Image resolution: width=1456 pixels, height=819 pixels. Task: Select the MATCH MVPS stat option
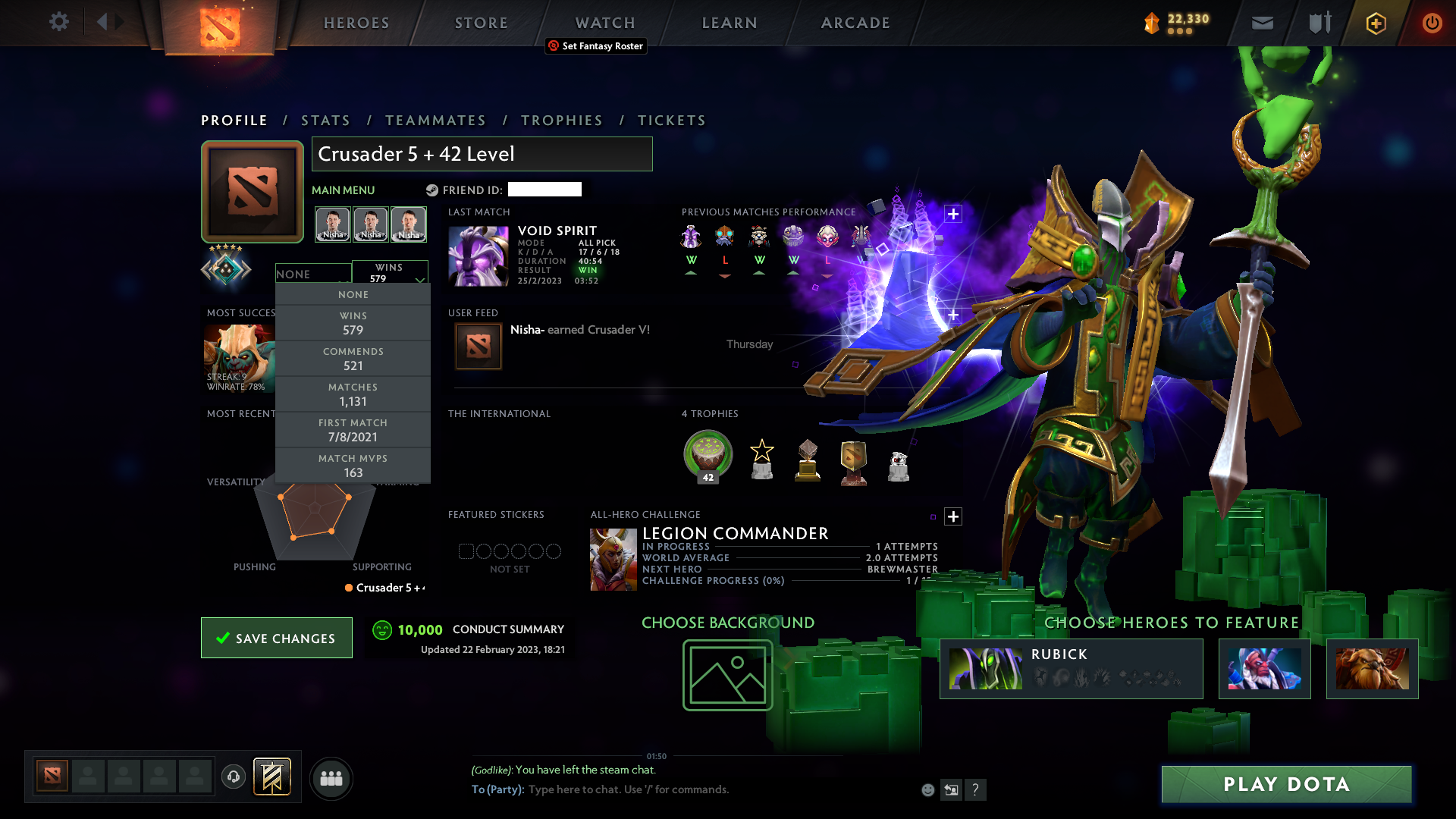click(x=353, y=465)
